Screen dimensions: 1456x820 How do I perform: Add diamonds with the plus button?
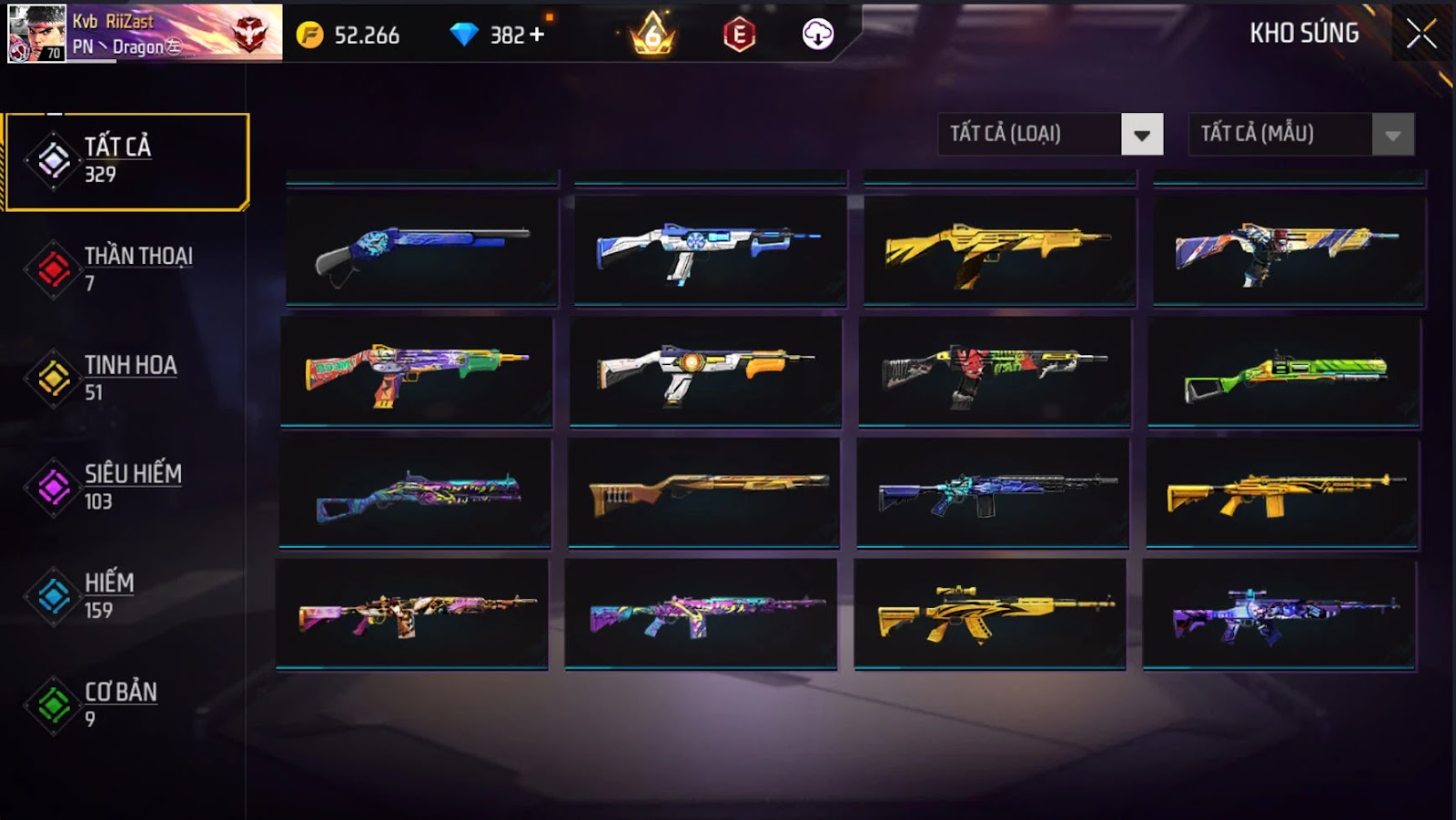537,35
